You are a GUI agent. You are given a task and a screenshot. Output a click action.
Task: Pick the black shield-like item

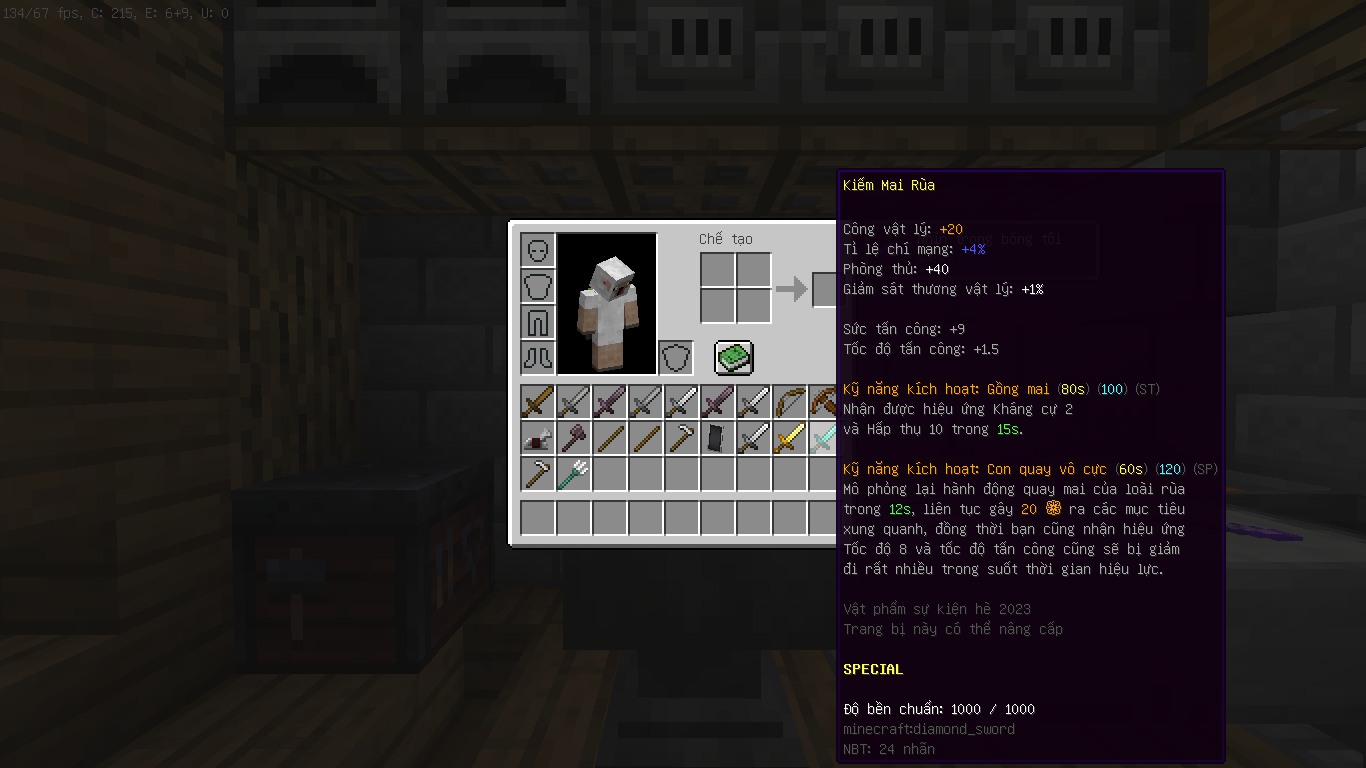[x=718, y=438]
